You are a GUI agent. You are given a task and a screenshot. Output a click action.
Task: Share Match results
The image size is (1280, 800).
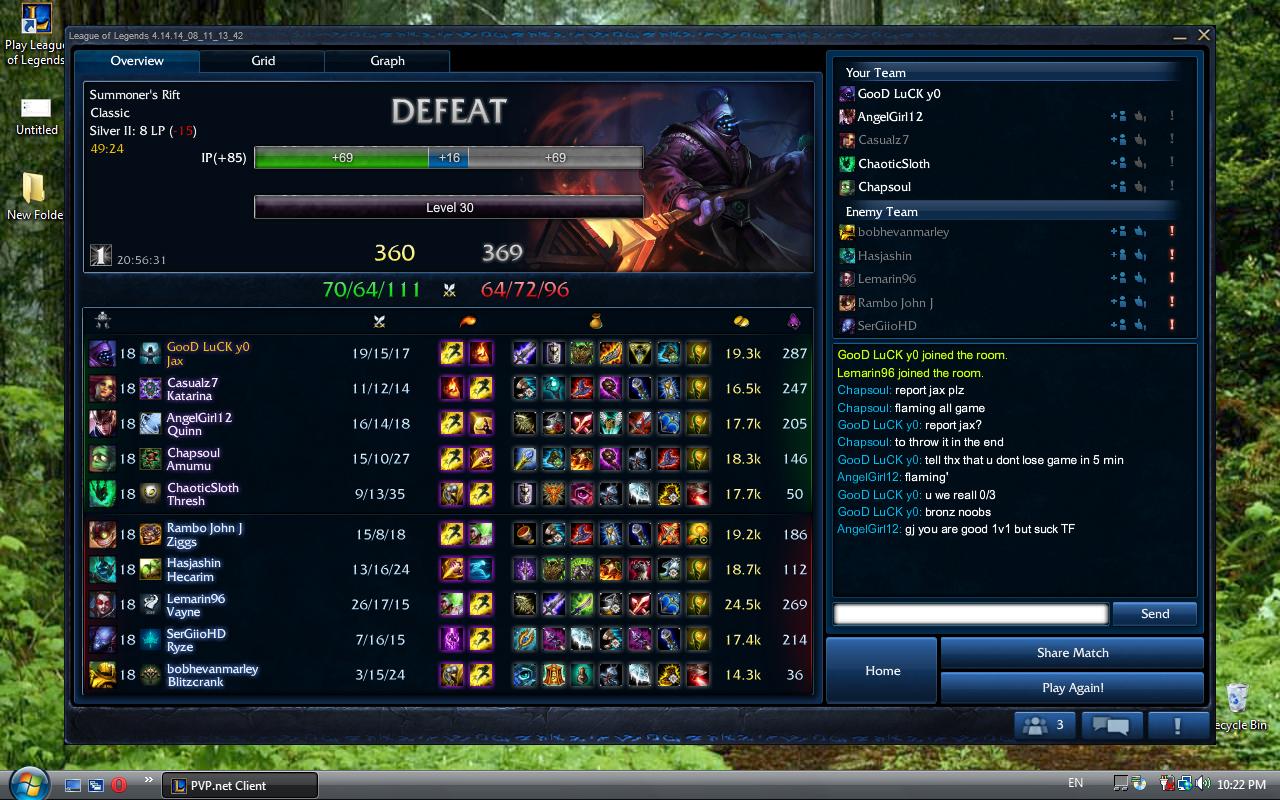point(1072,653)
